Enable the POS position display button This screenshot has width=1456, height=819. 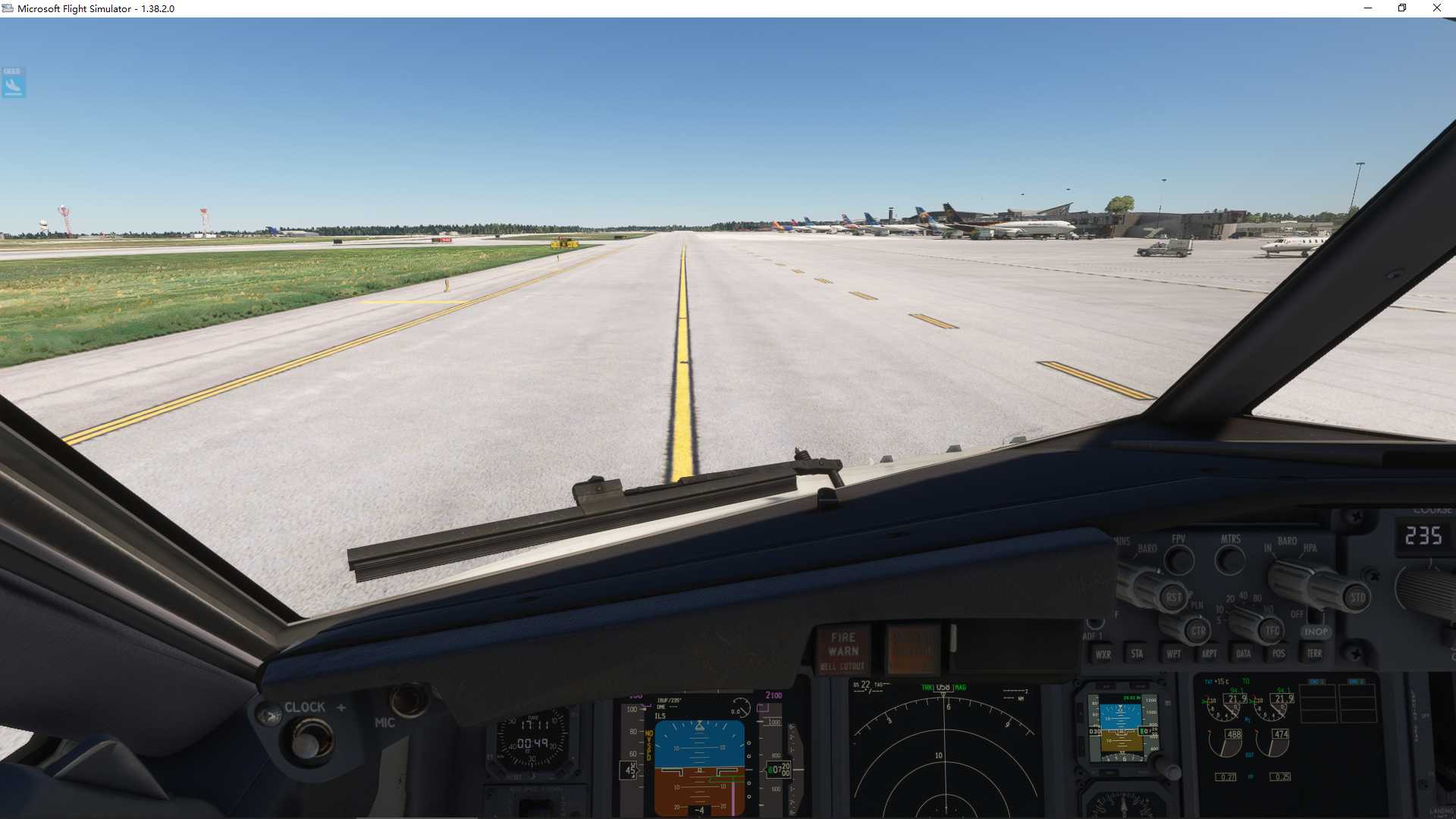tap(1279, 654)
